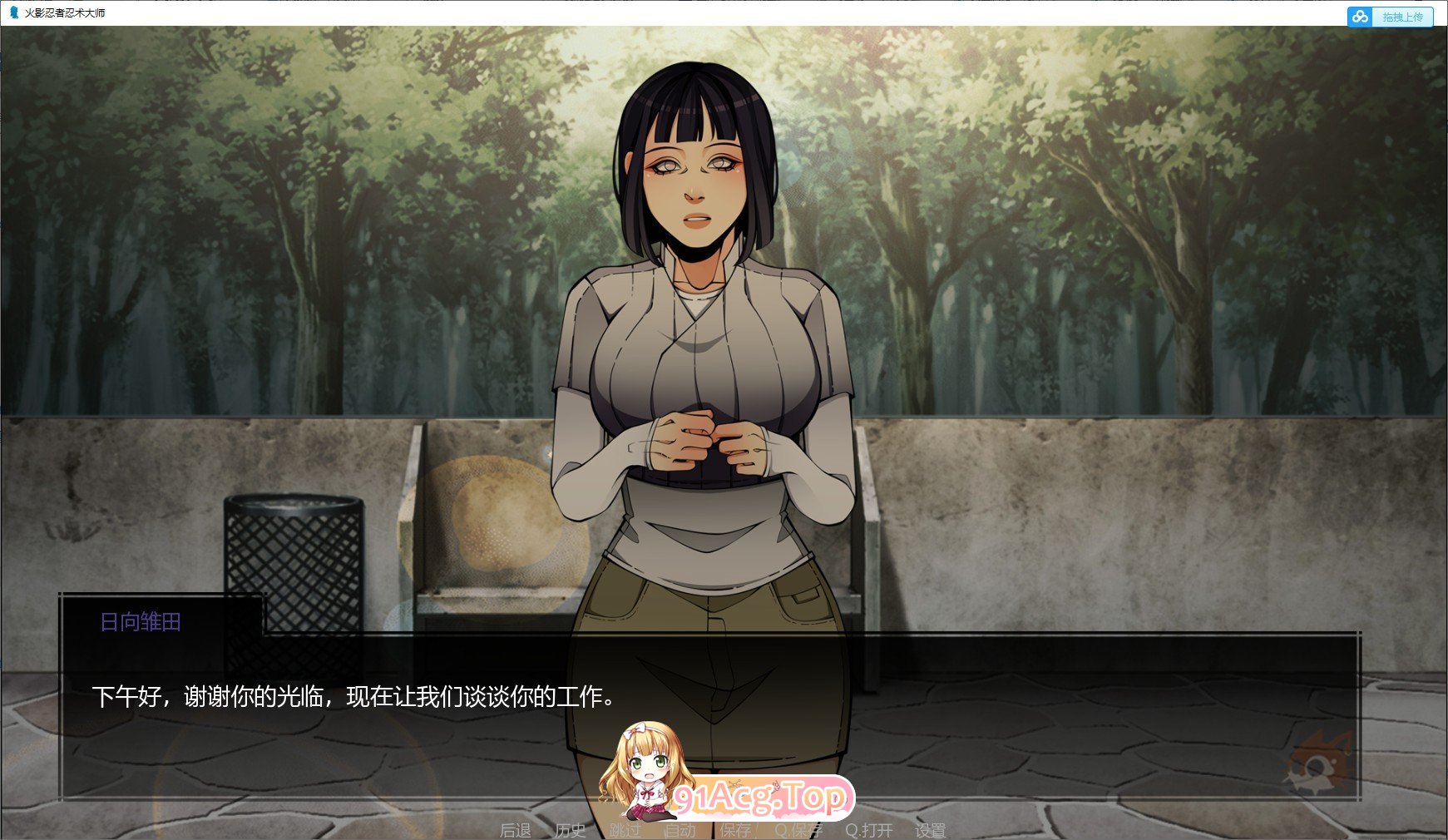Load the game via Q.打开
Screen dimensions: 1448x840
click(866, 829)
